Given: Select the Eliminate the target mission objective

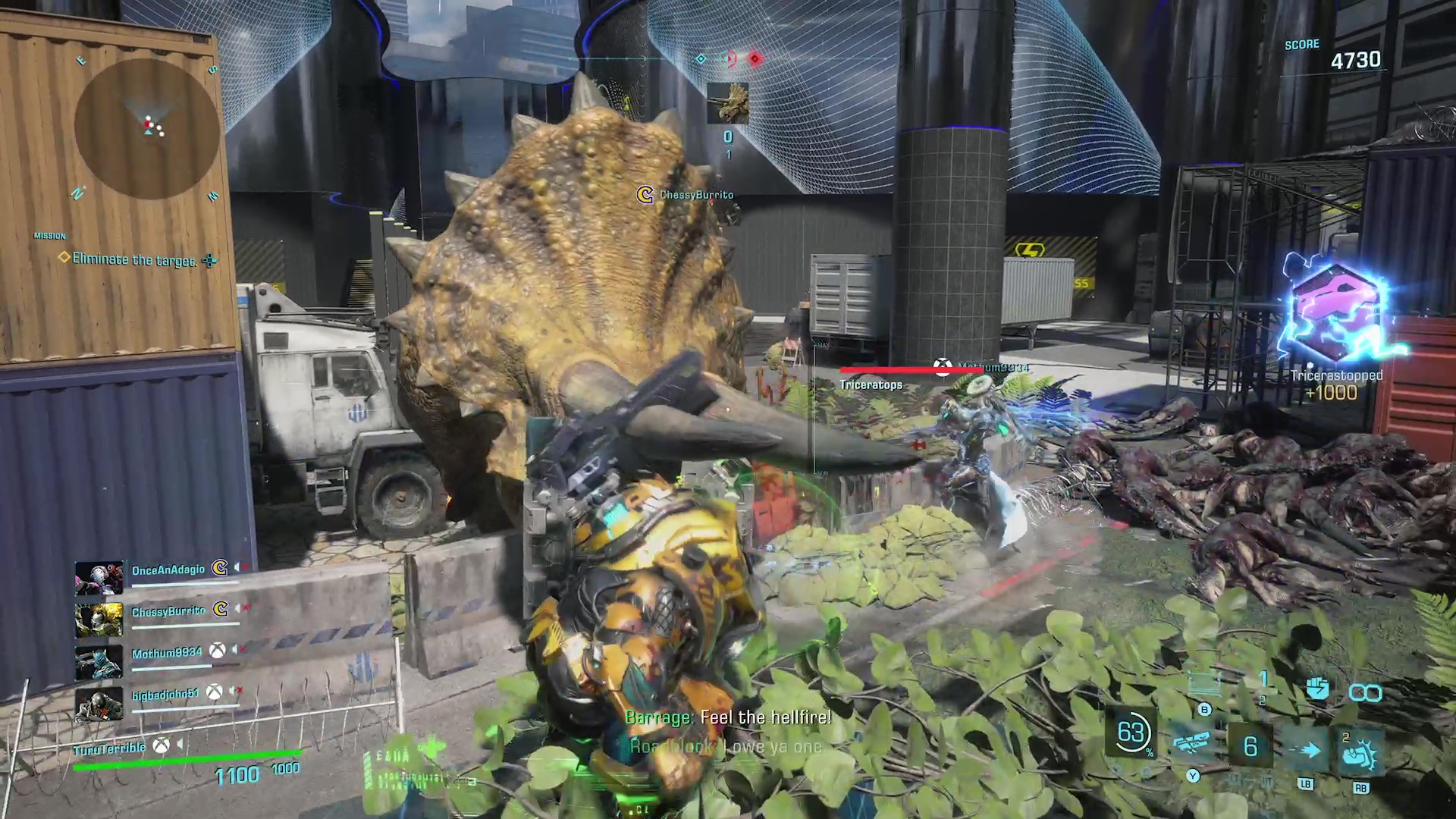Looking at the screenshot, I should 134,259.
